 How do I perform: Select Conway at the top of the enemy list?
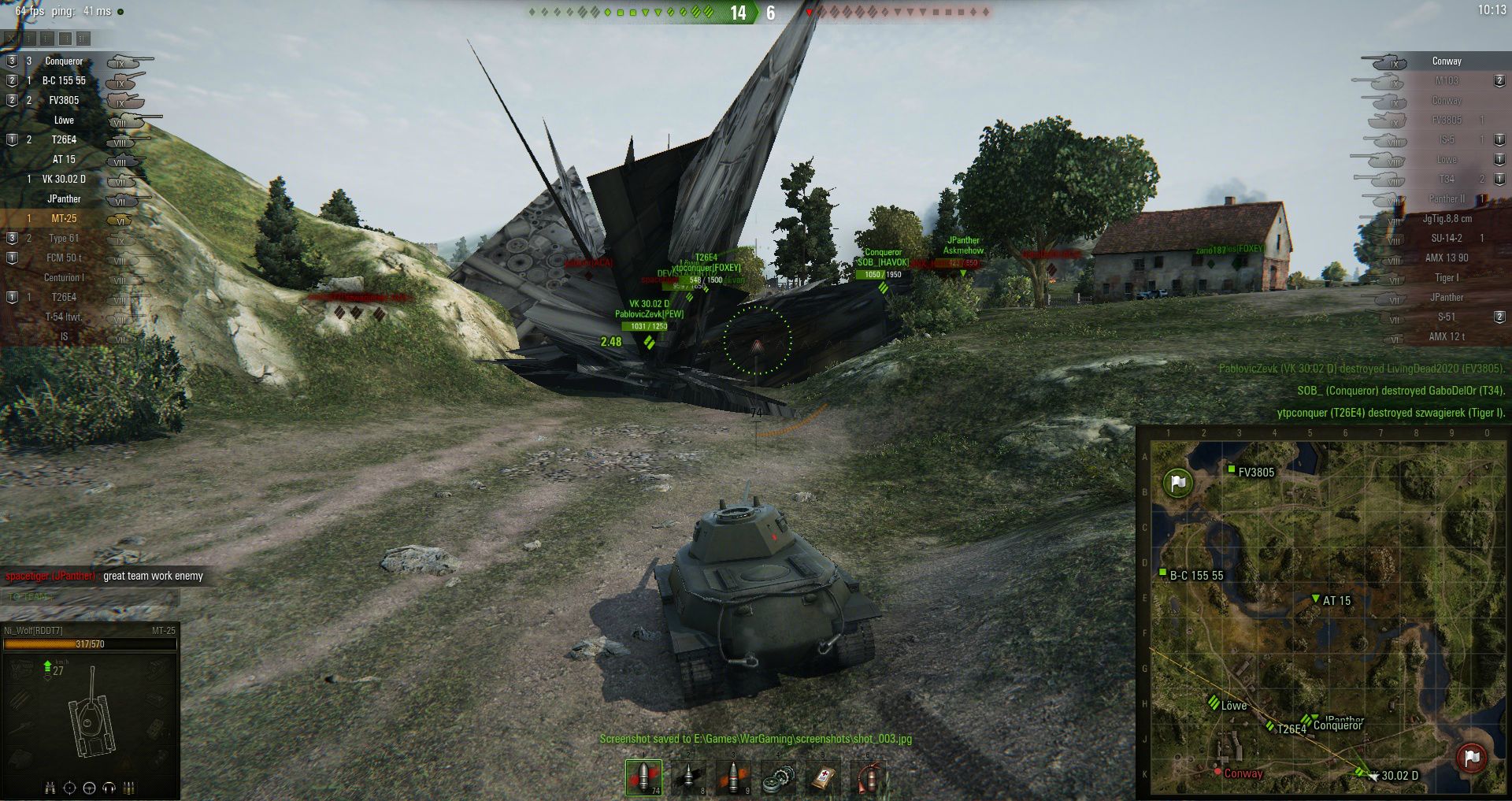[1446, 61]
